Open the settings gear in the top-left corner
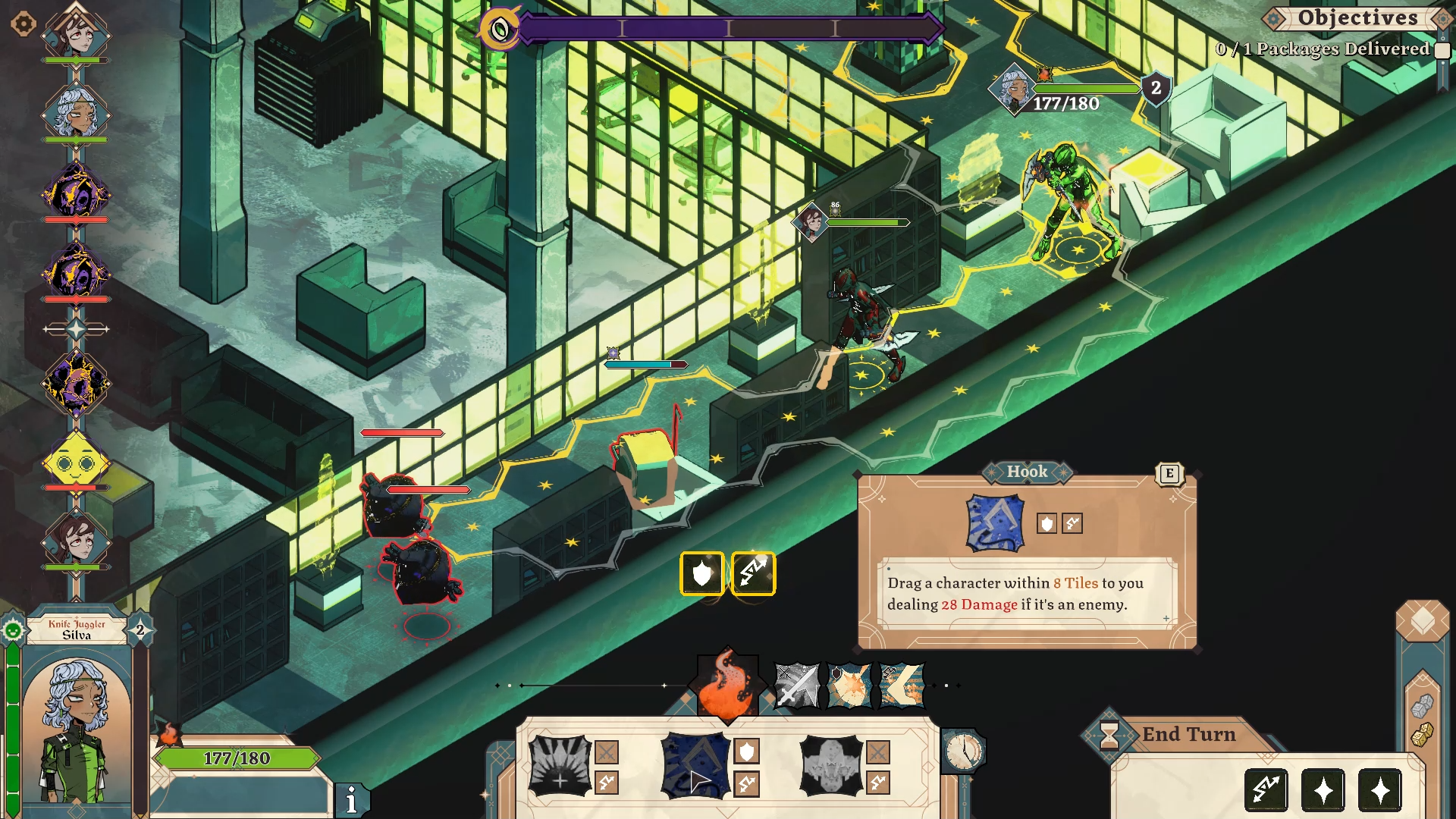This screenshot has width=1456, height=819. pos(24,24)
